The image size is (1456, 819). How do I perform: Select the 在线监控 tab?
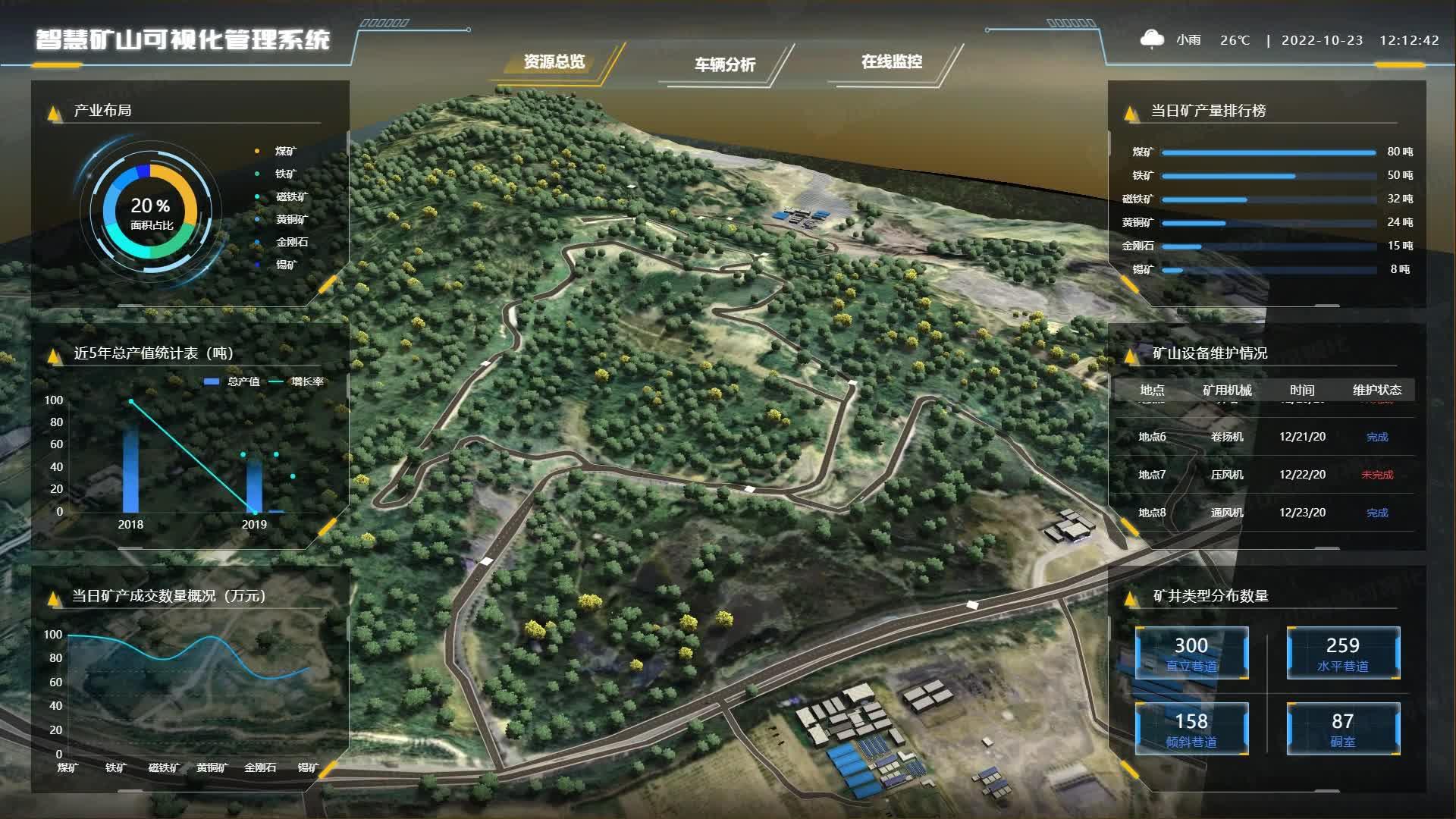[x=891, y=62]
